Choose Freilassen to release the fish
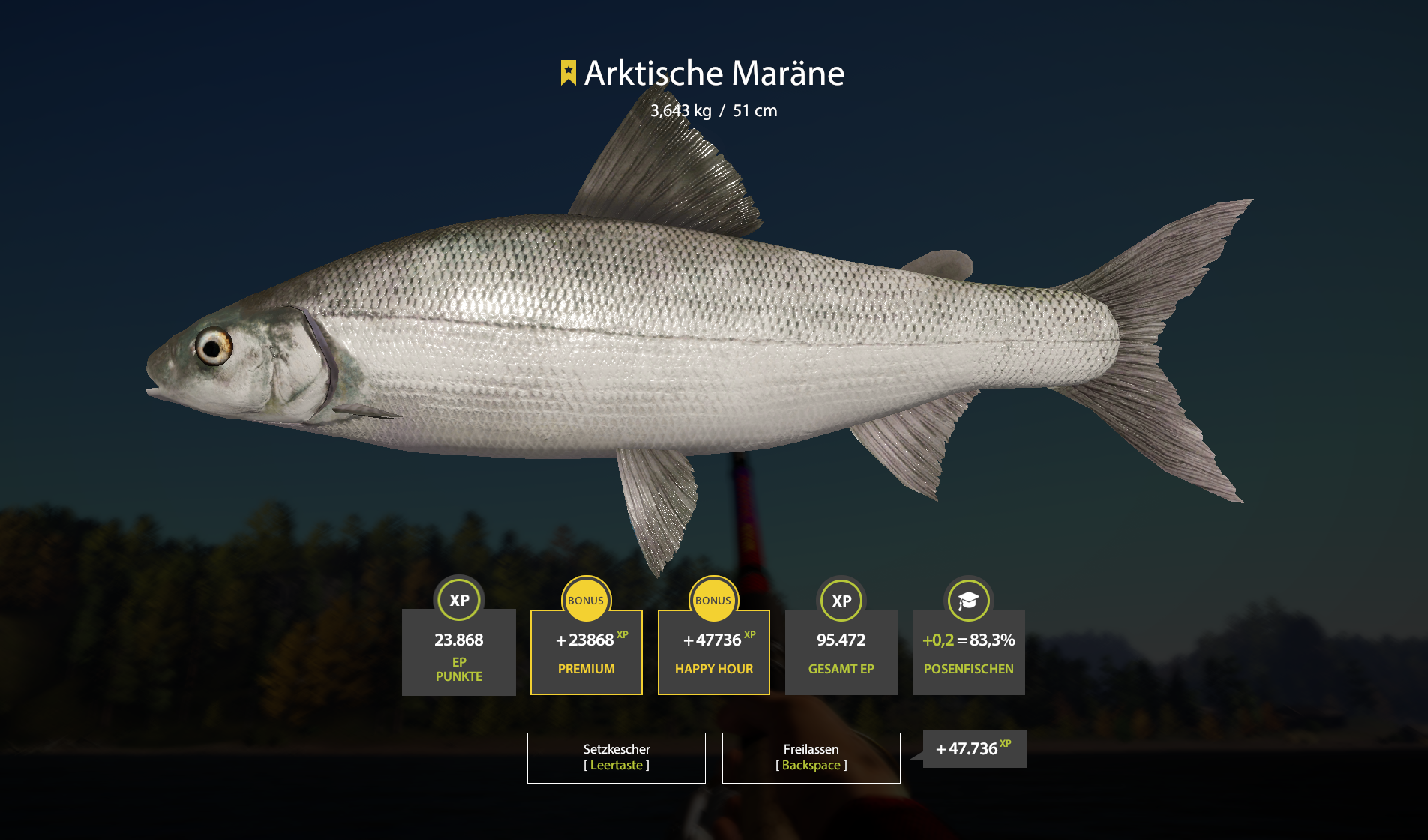 pyautogui.click(x=811, y=757)
